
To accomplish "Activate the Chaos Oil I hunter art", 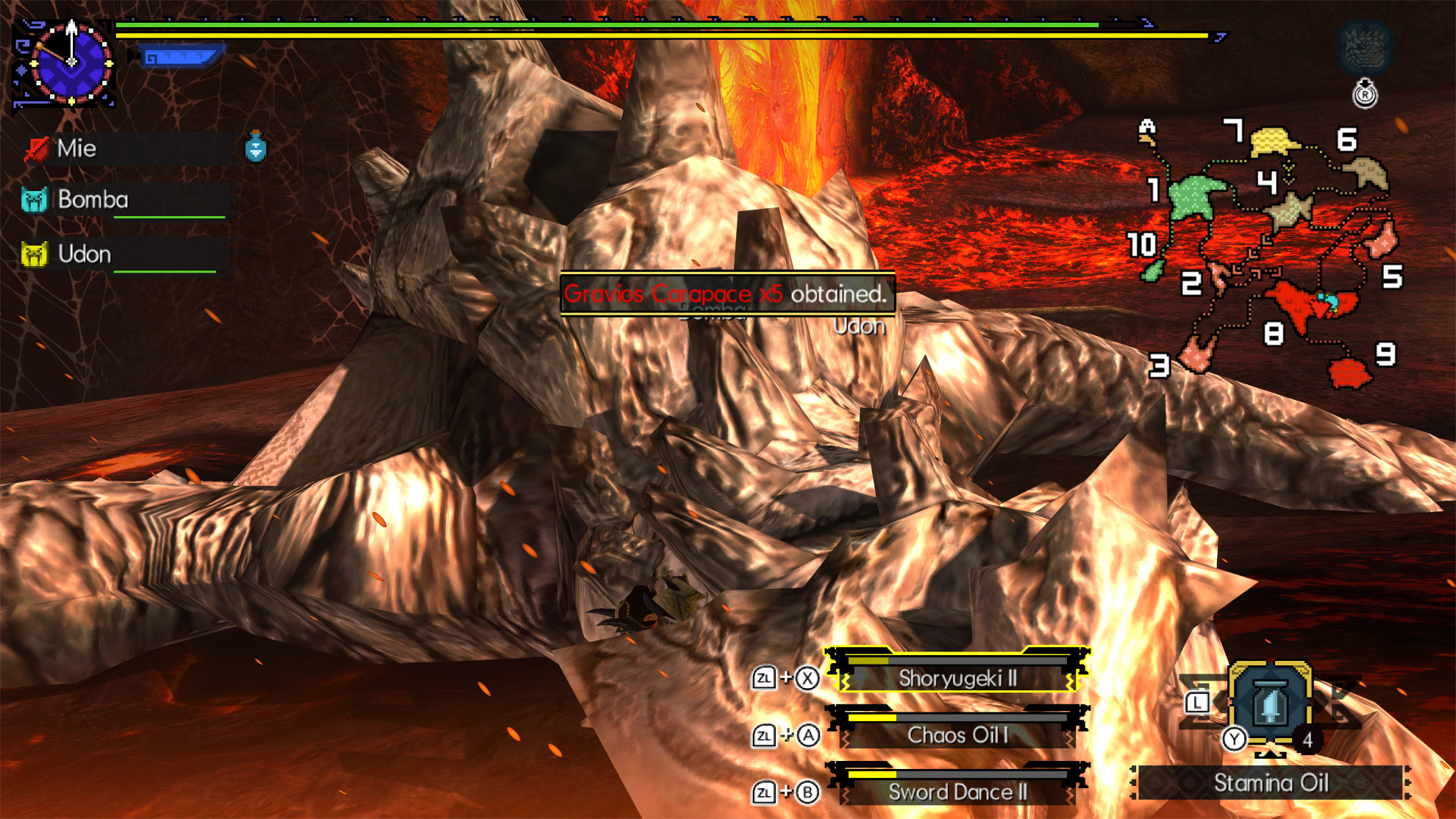I will (x=957, y=736).
